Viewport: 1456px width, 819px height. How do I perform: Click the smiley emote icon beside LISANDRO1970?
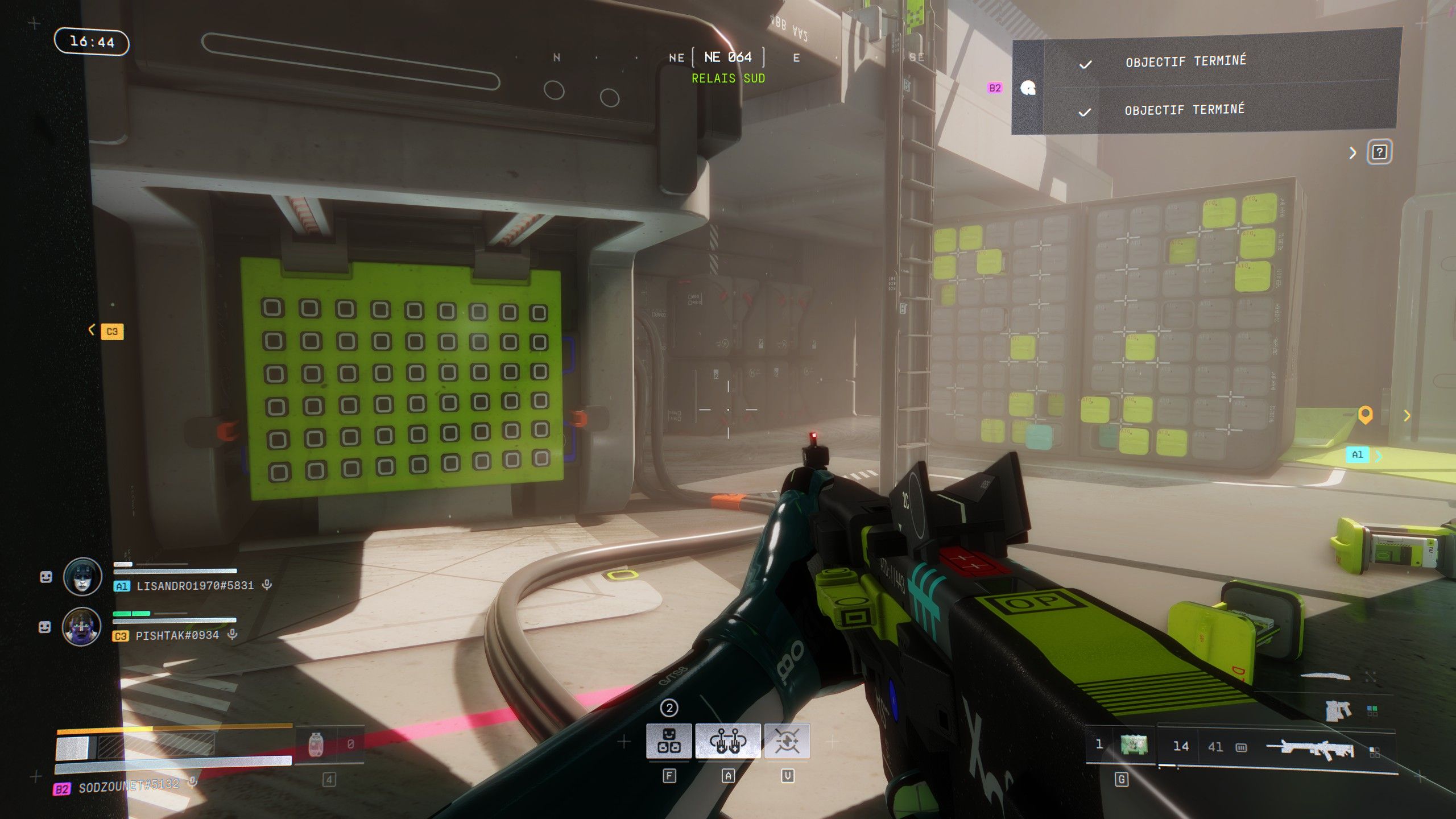point(46,577)
